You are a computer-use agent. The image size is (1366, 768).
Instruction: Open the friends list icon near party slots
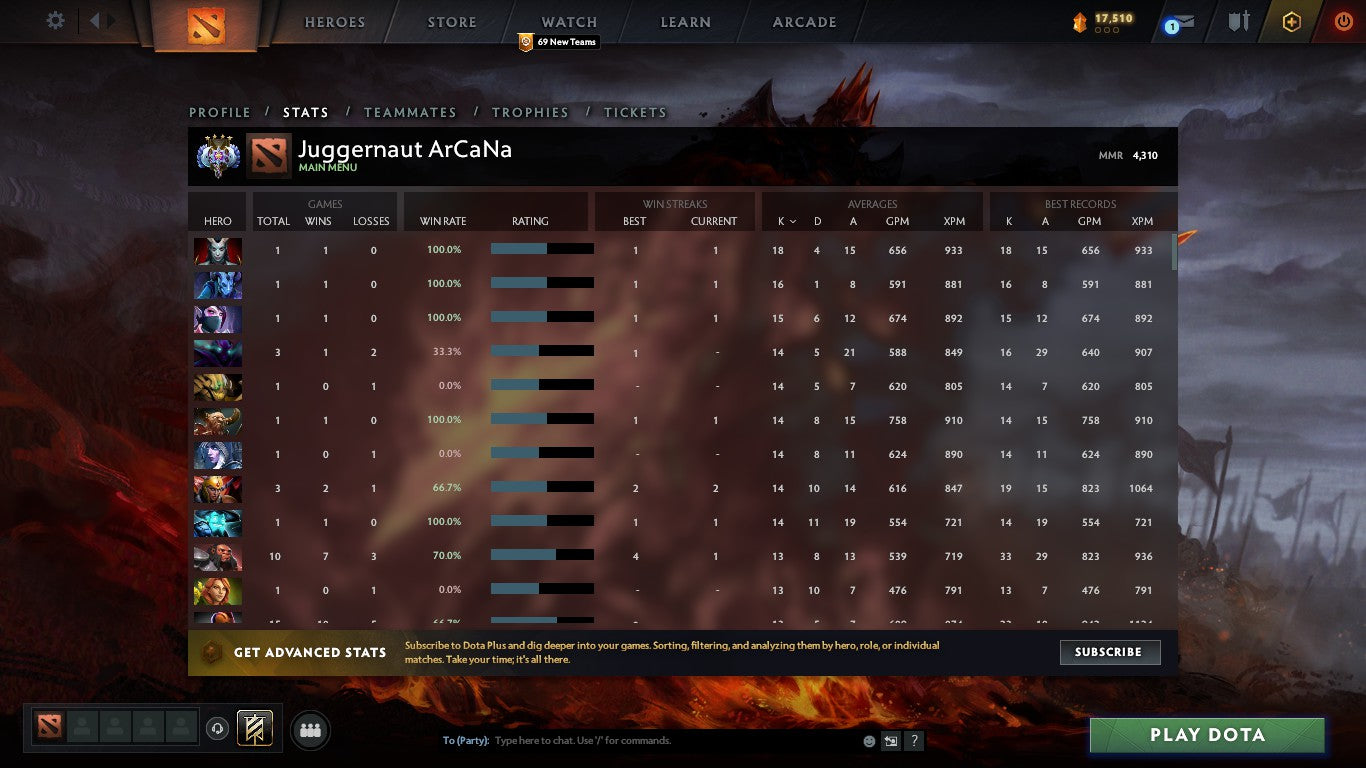(310, 730)
